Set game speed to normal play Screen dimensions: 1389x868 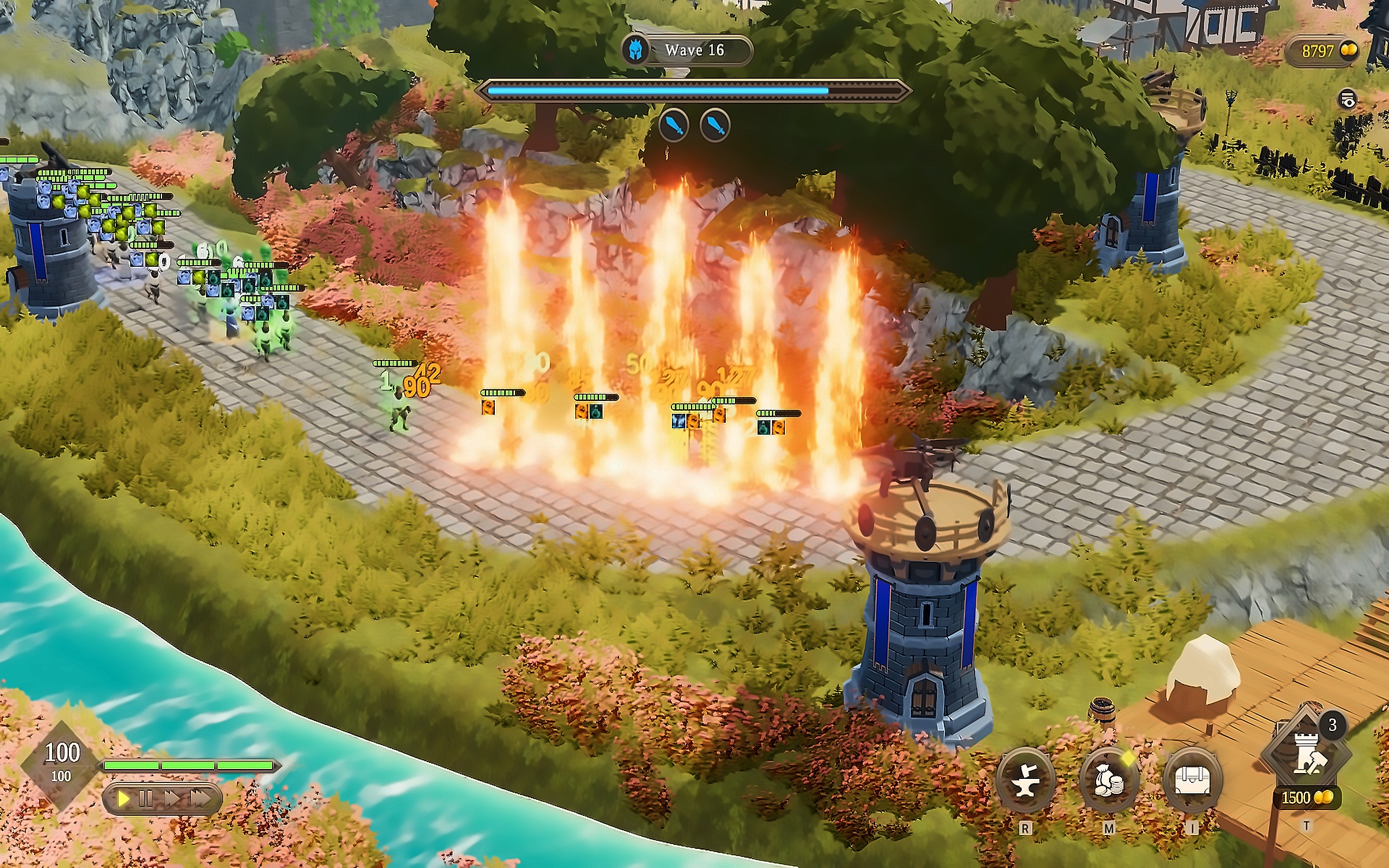pyautogui.click(x=123, y=799)
